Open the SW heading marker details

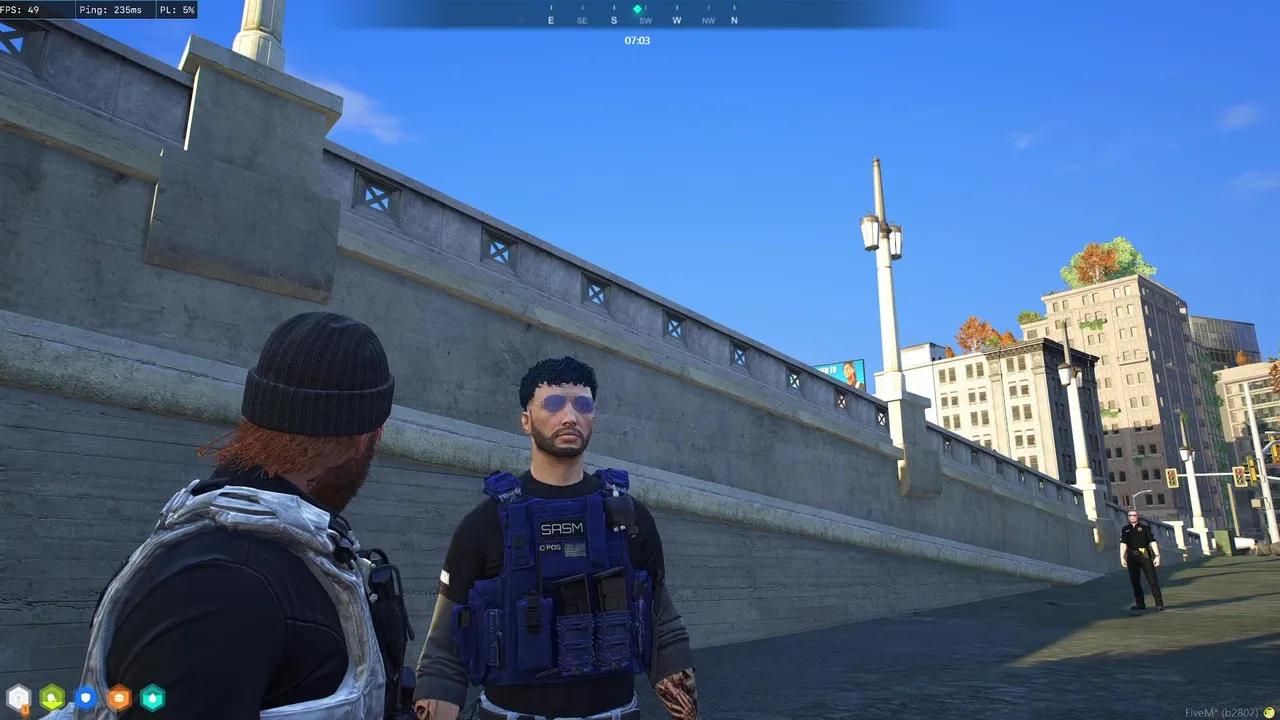coord(645,20)
